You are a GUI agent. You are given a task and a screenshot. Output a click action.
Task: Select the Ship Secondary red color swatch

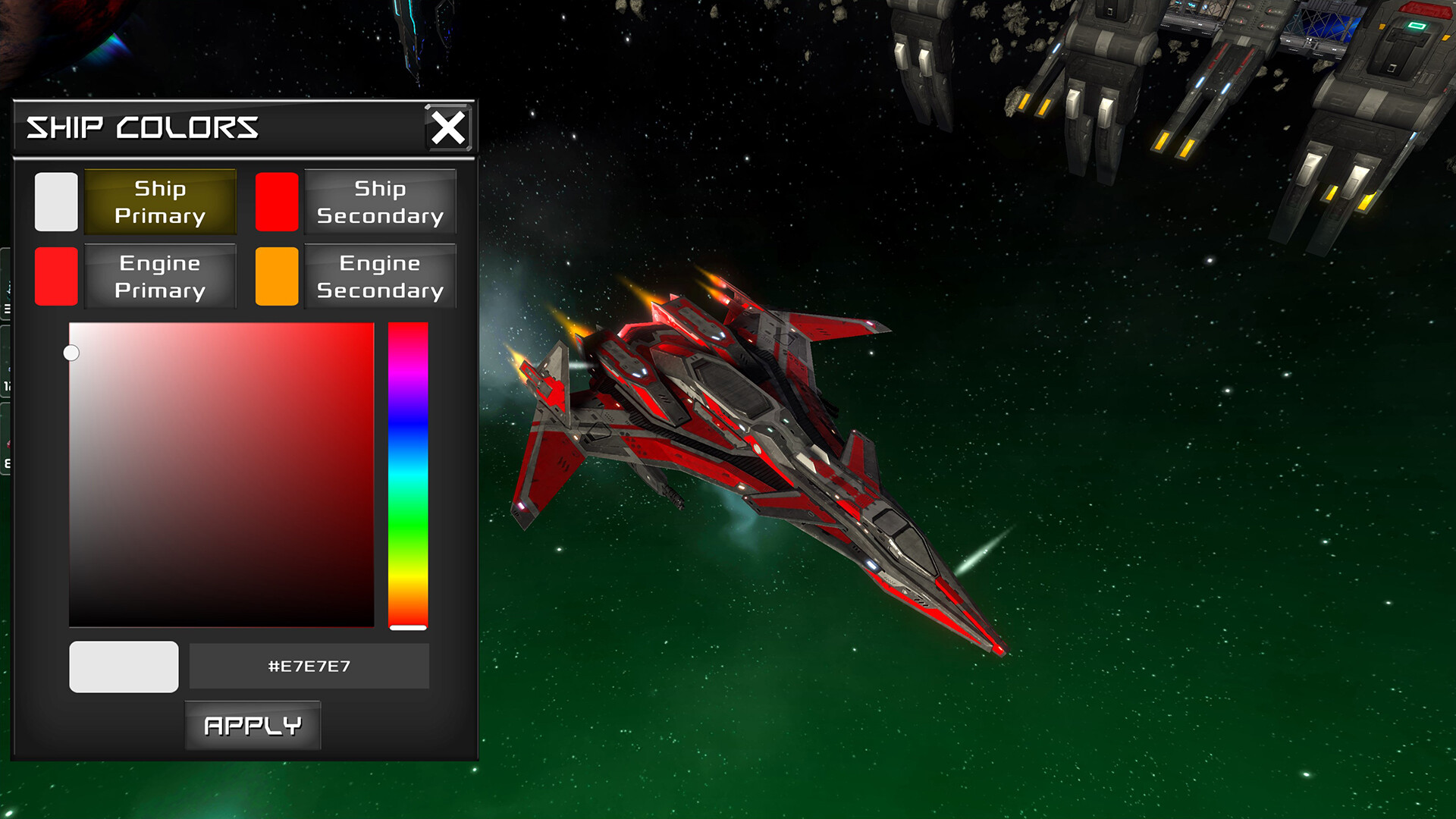tap(276, 202)
